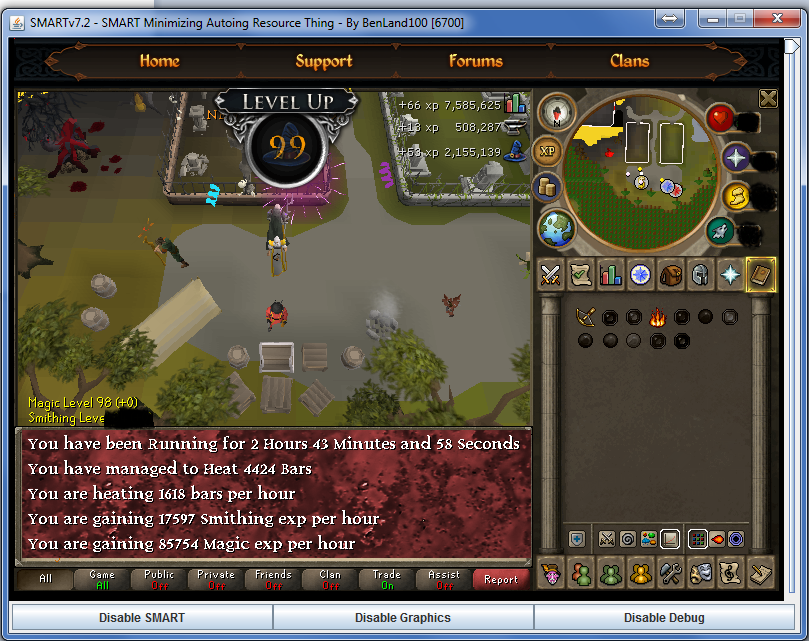Viewport: 809px width, 641px height.
Task: Click the Disable Graphics button
Action: (x=403, y=617)
